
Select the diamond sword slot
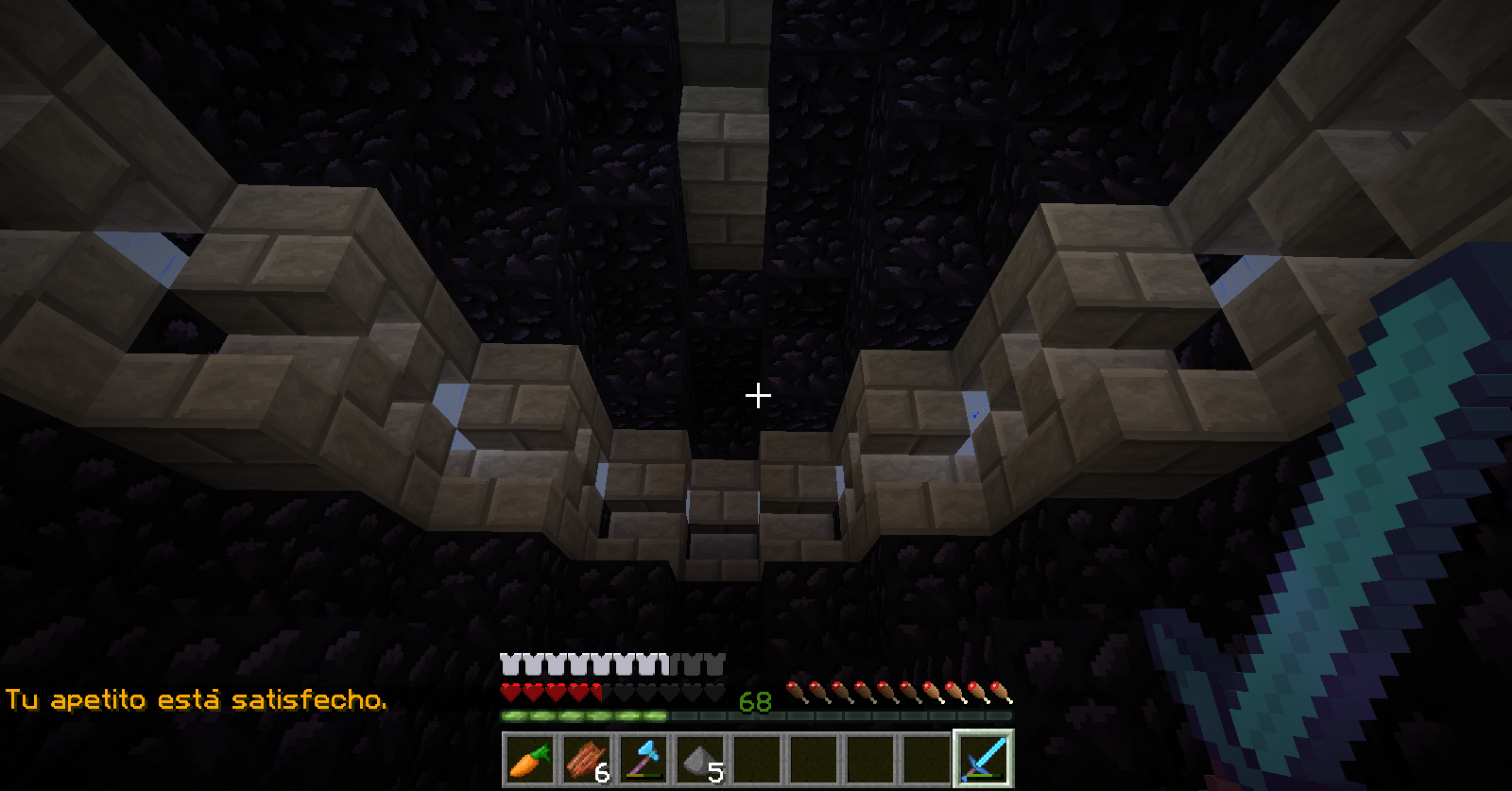pos(983,759)
